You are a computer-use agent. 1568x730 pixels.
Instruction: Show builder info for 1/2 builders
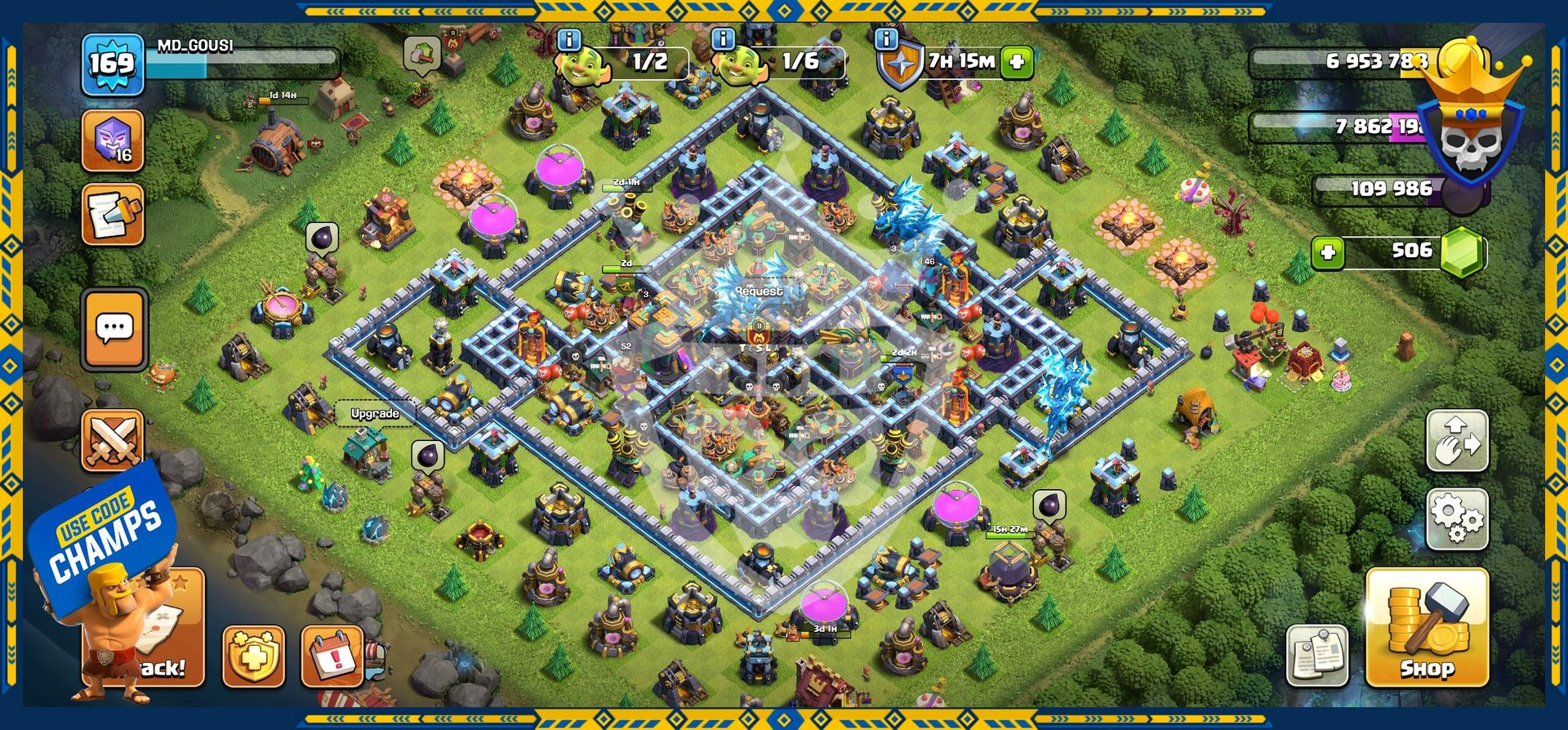tap(569, 39)
